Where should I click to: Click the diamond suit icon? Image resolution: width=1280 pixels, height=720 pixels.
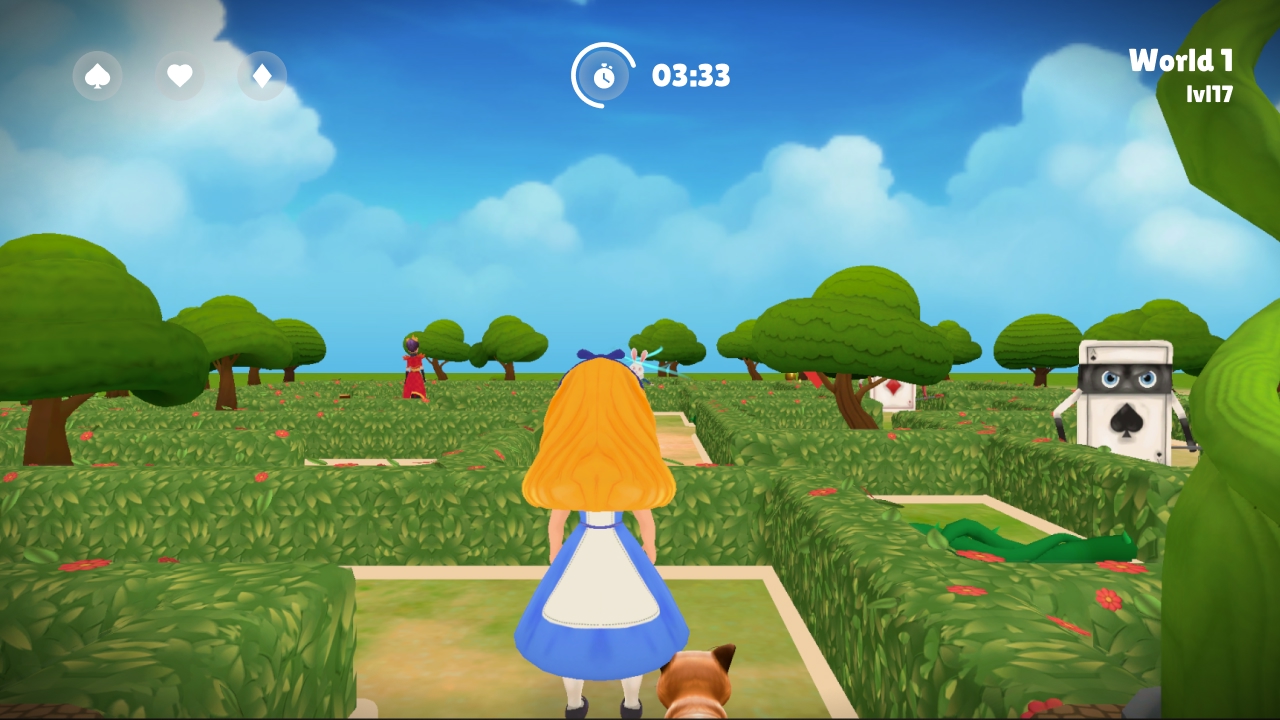pos(261,76)
